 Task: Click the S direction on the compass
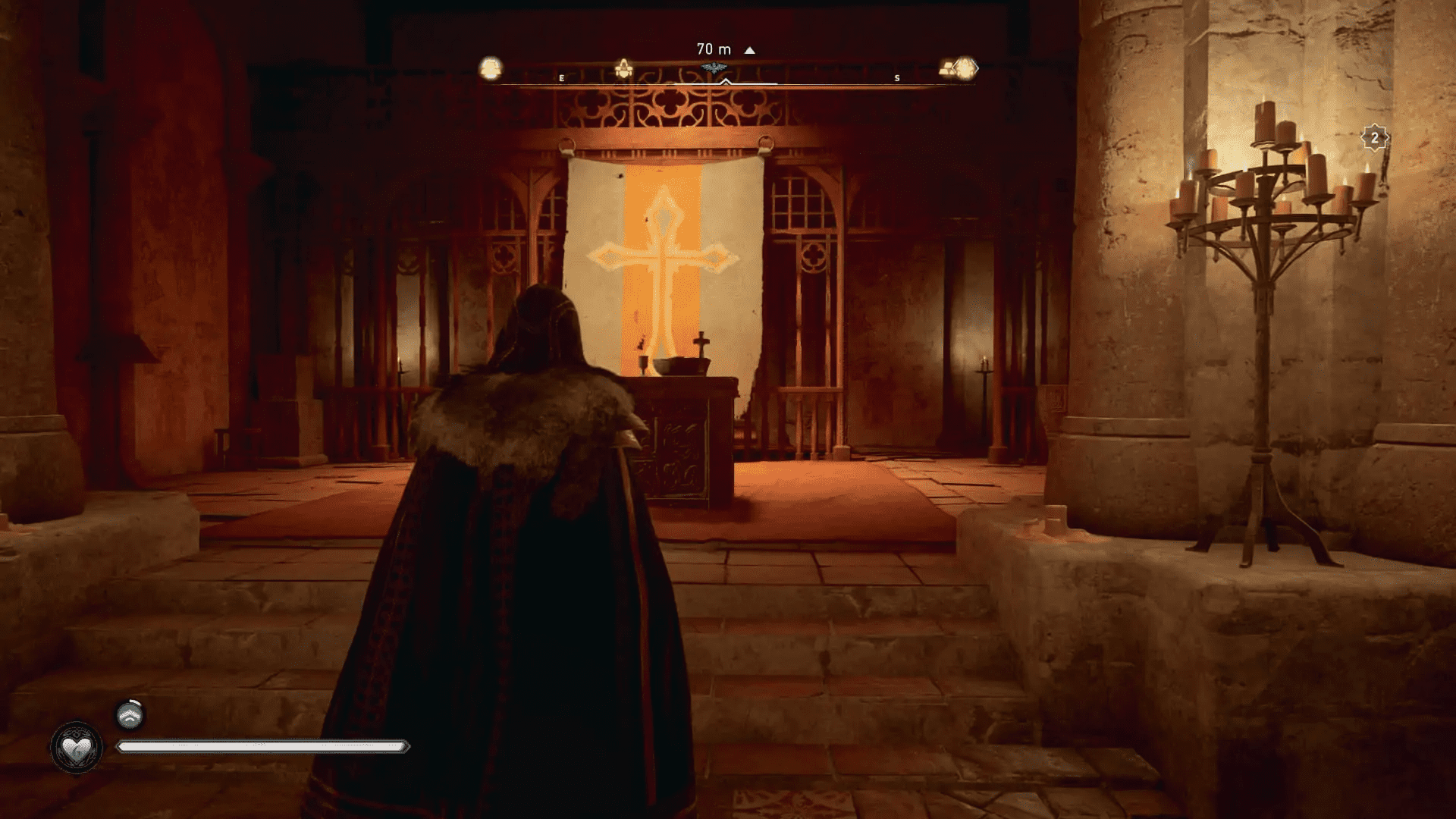tap(896, 77)
